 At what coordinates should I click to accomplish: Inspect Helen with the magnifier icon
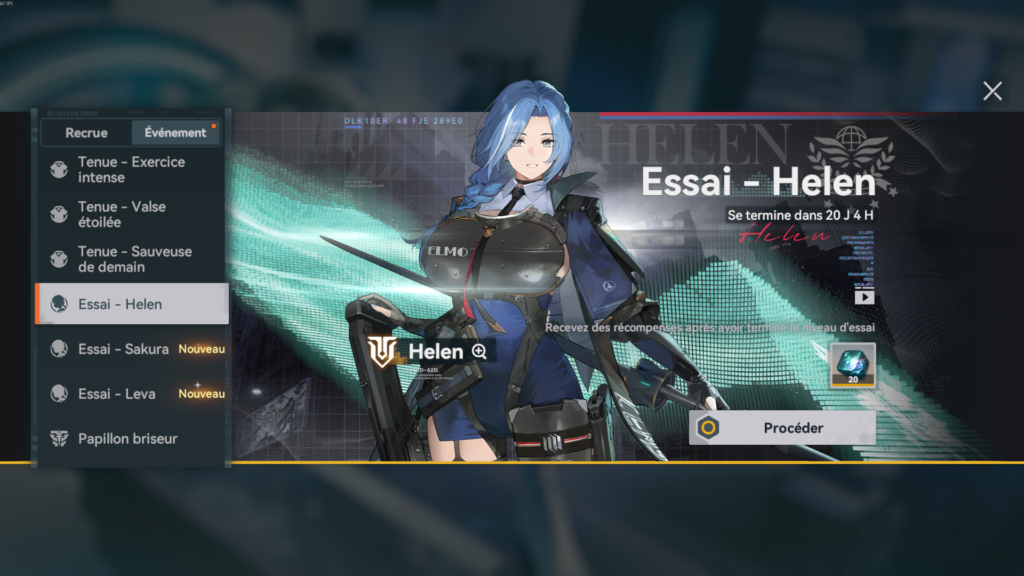480,351
